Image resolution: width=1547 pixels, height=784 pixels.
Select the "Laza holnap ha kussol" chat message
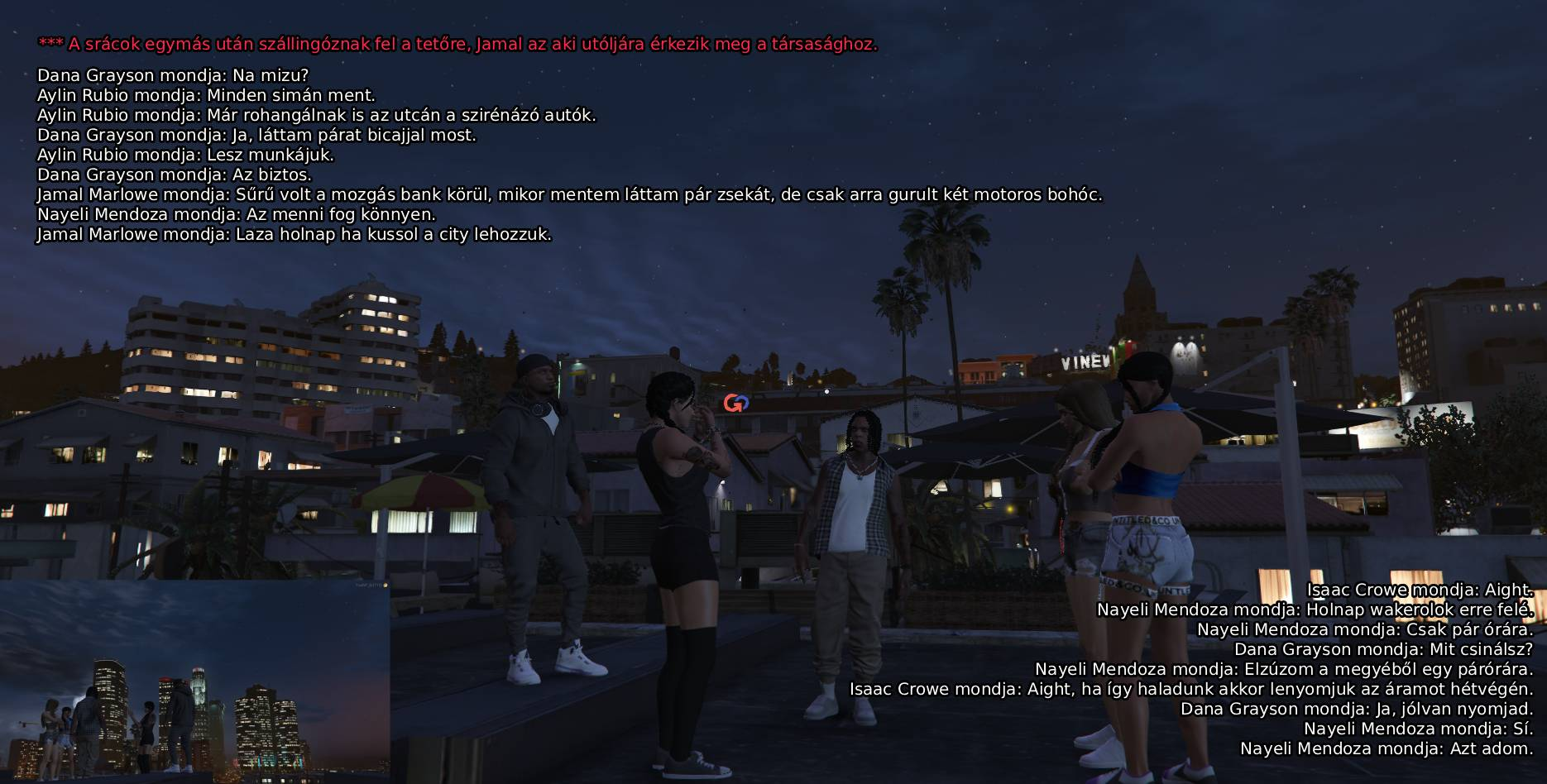pyautogui.click(x=294, y=234)
